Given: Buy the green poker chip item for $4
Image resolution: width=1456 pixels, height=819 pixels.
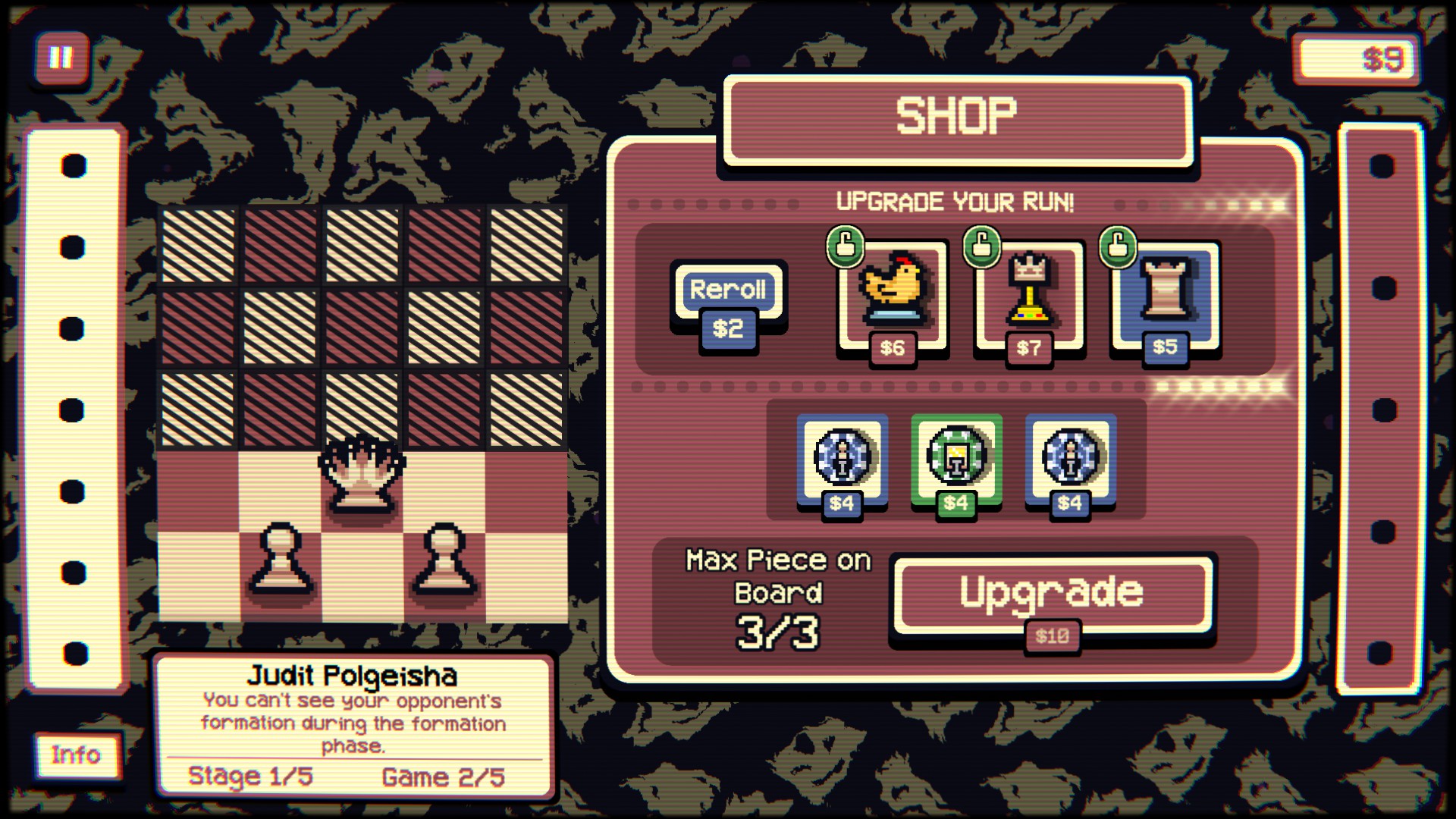Looking at the screenshot, I should point(958,459).
